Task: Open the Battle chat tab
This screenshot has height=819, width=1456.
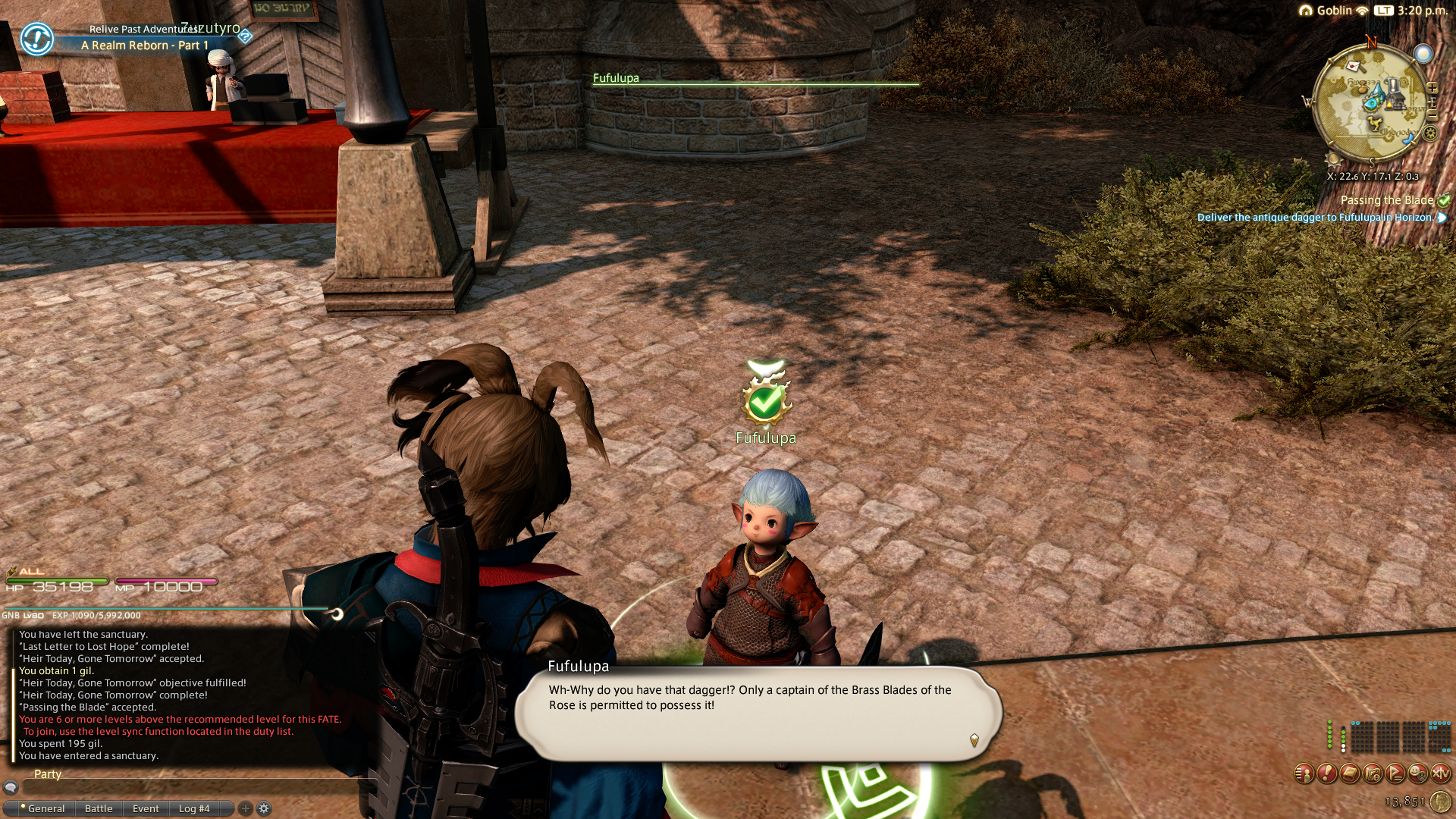Action: pos(99,808)
